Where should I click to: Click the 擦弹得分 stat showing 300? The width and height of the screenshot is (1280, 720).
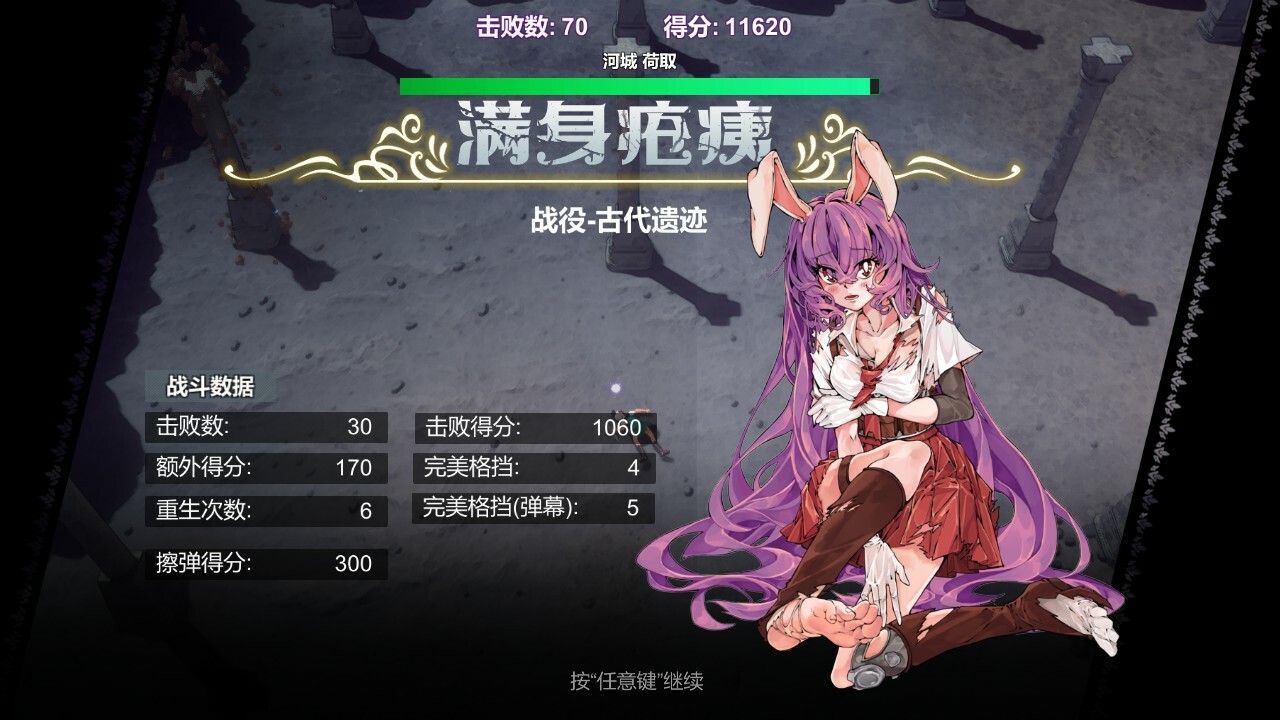[265, 564]
